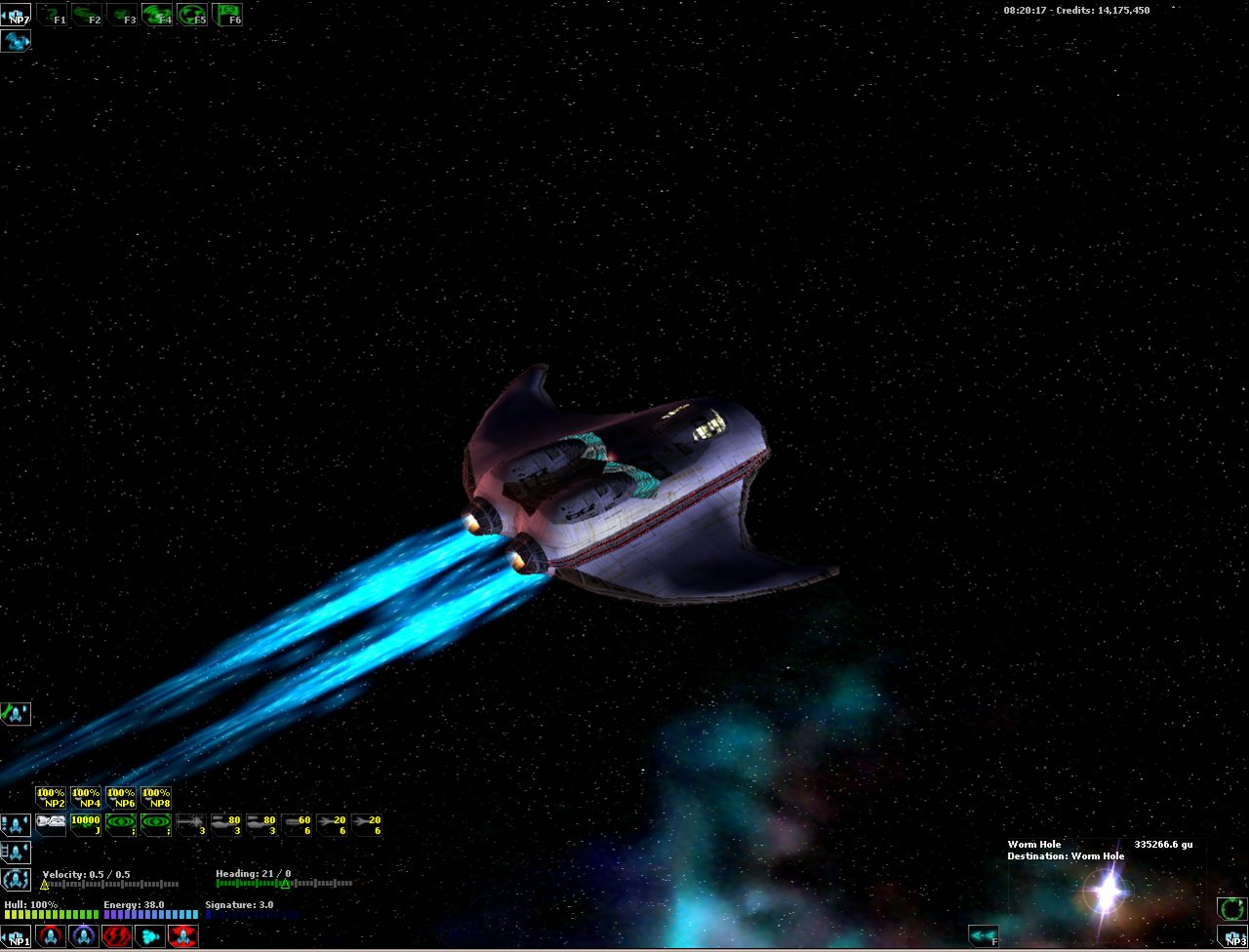Activate the red lightning bolt icon
1249x952 pixels.
coord(116,937)
